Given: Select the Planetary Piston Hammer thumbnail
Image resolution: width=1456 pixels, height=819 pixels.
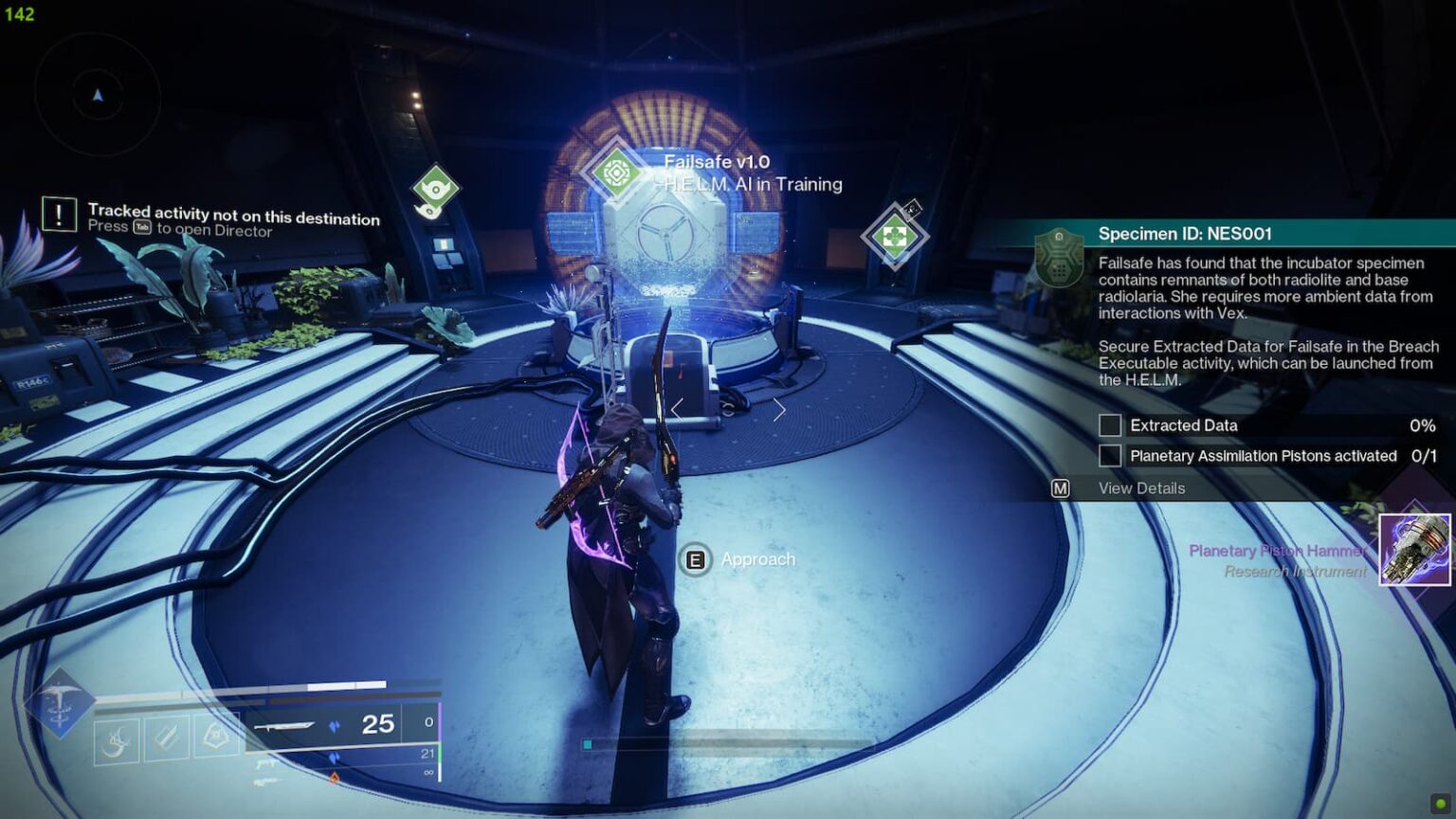Looking at the screenshot, I should pyautogui.click(x=1412, y=550).
